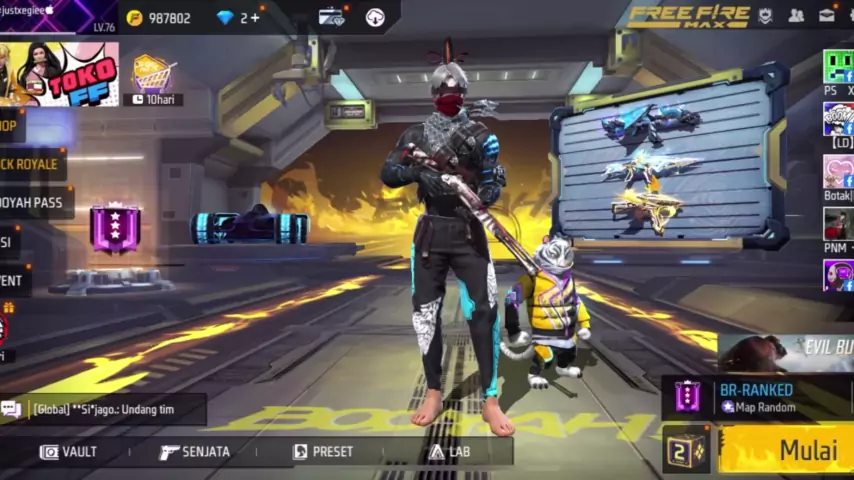The width and height of the screenshot is (854, 480).
Task: Open the Vault menu
Action: pyautogui.click(x=69, y=452)
